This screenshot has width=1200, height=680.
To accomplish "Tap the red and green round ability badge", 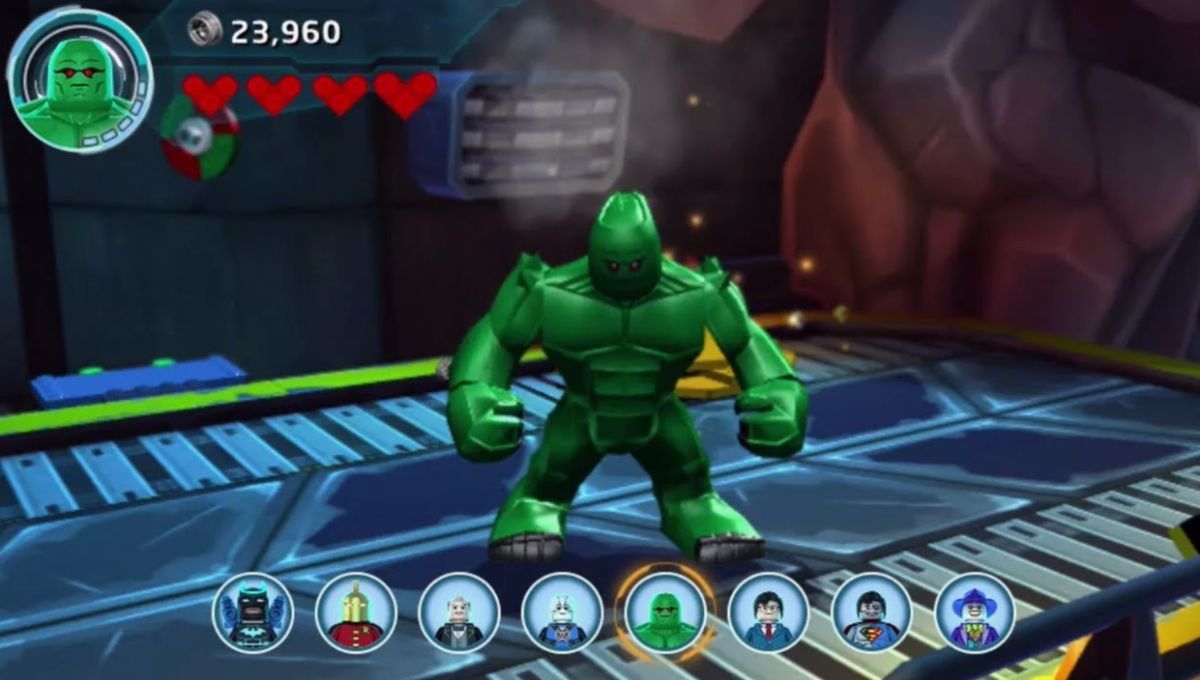I will click(x=199, y=138).
